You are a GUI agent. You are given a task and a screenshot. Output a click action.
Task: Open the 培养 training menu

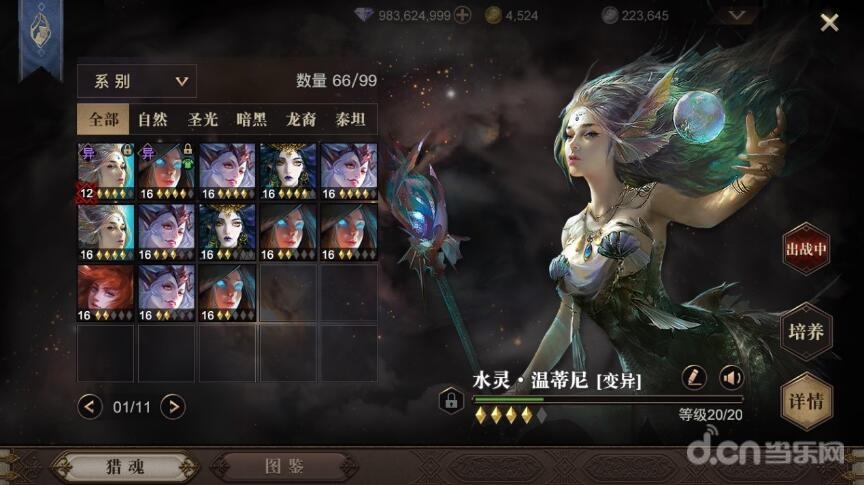(x=806, y=331)
